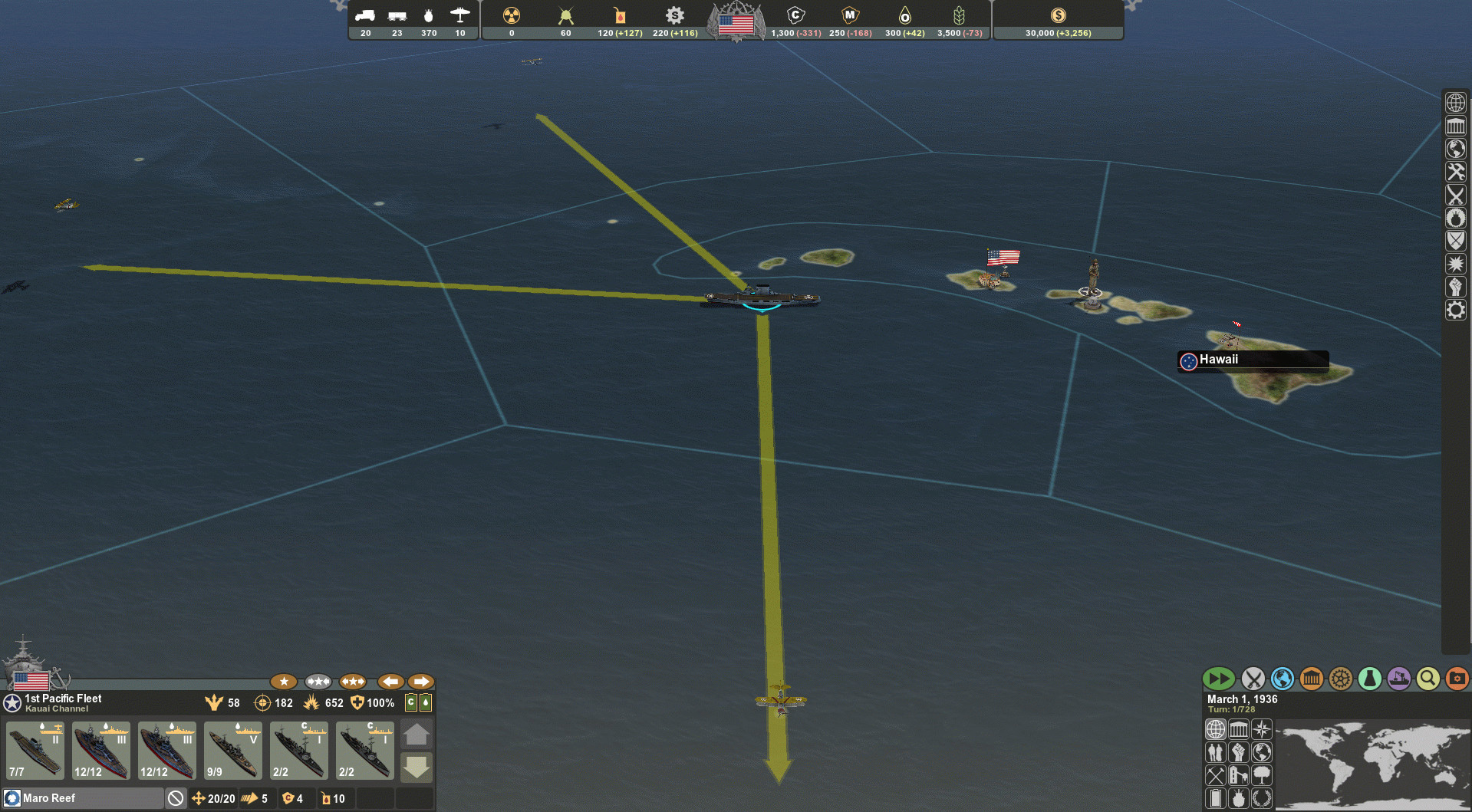Toggle the tree map mode filter
The width and height of the screenshot is (1472, 812).
tap(1262, 775)
